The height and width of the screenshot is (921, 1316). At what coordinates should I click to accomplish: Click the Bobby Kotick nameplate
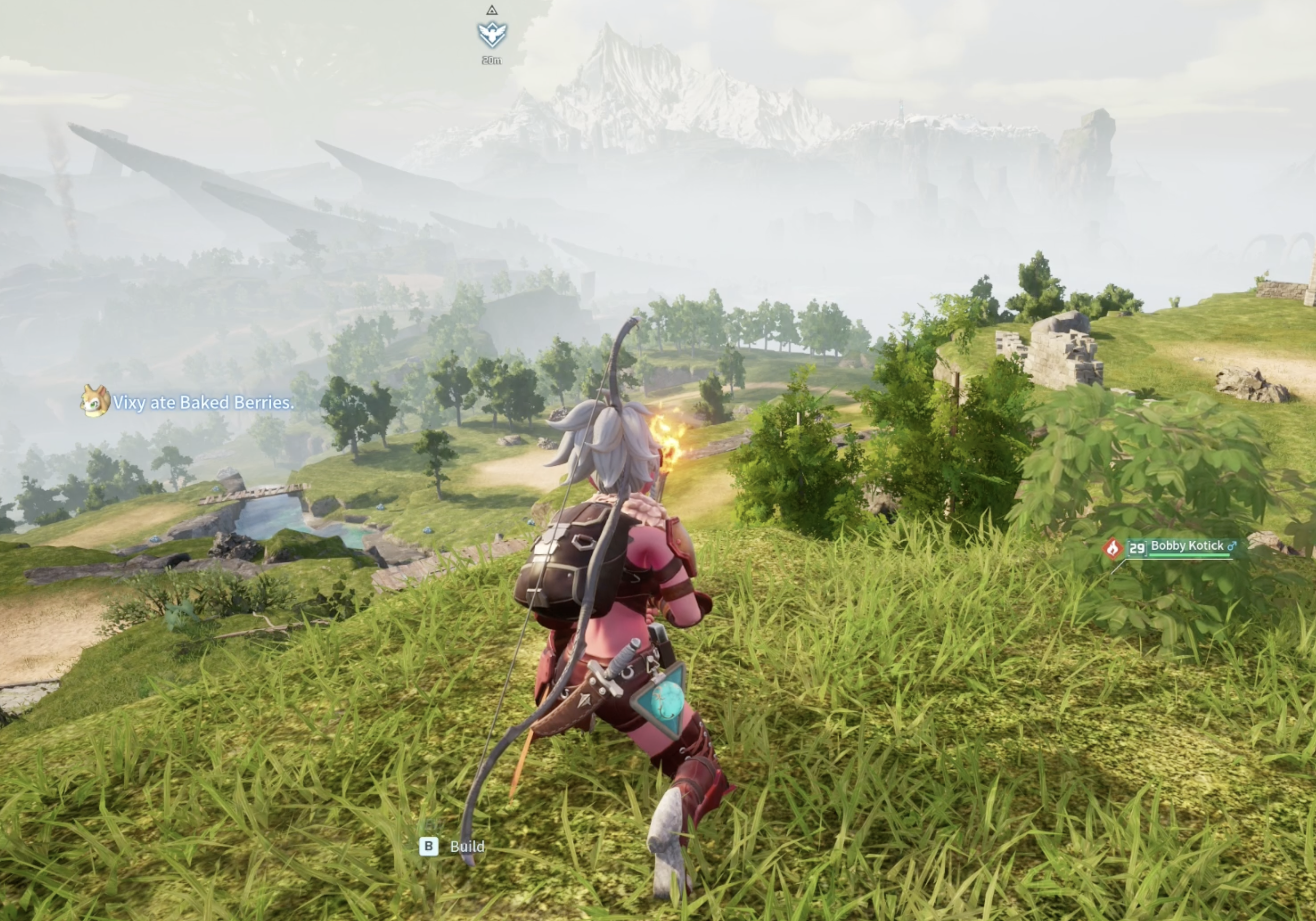(1186, 546)
